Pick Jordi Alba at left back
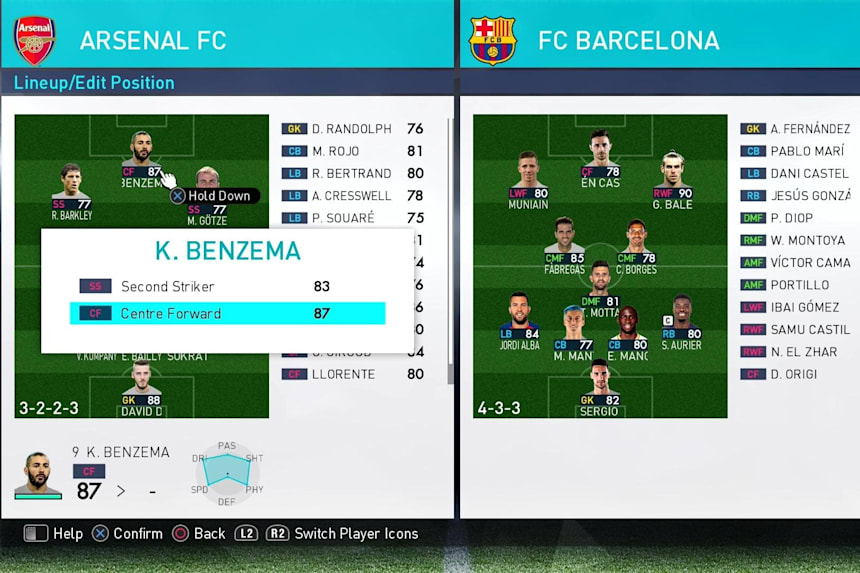Image resolution: width=860 pixels, height=573 pixels. (519, 321)
